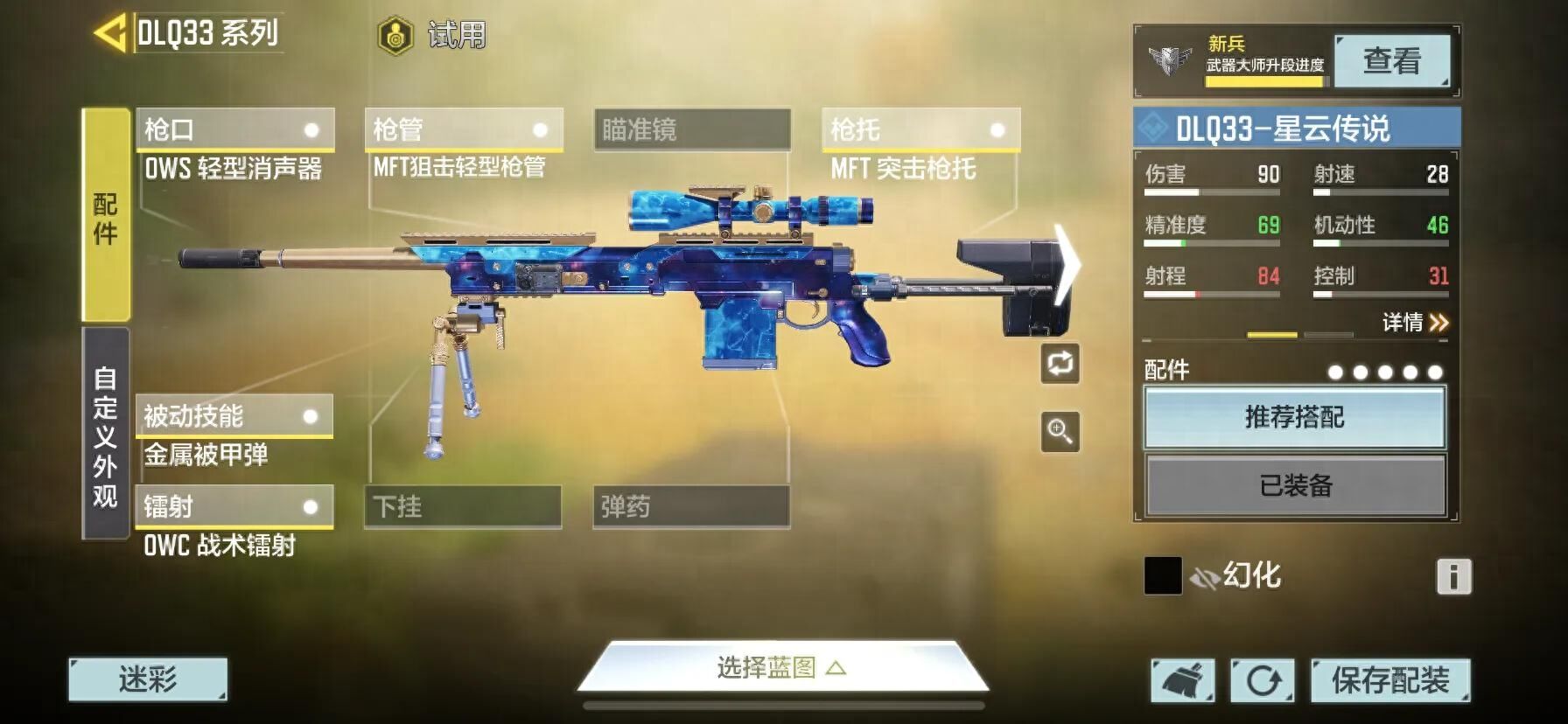1568x724 pixels.
Task: Choose the empty 下挂 underbarrel slot
Action: pyautogui.click(x=462, y=507)
